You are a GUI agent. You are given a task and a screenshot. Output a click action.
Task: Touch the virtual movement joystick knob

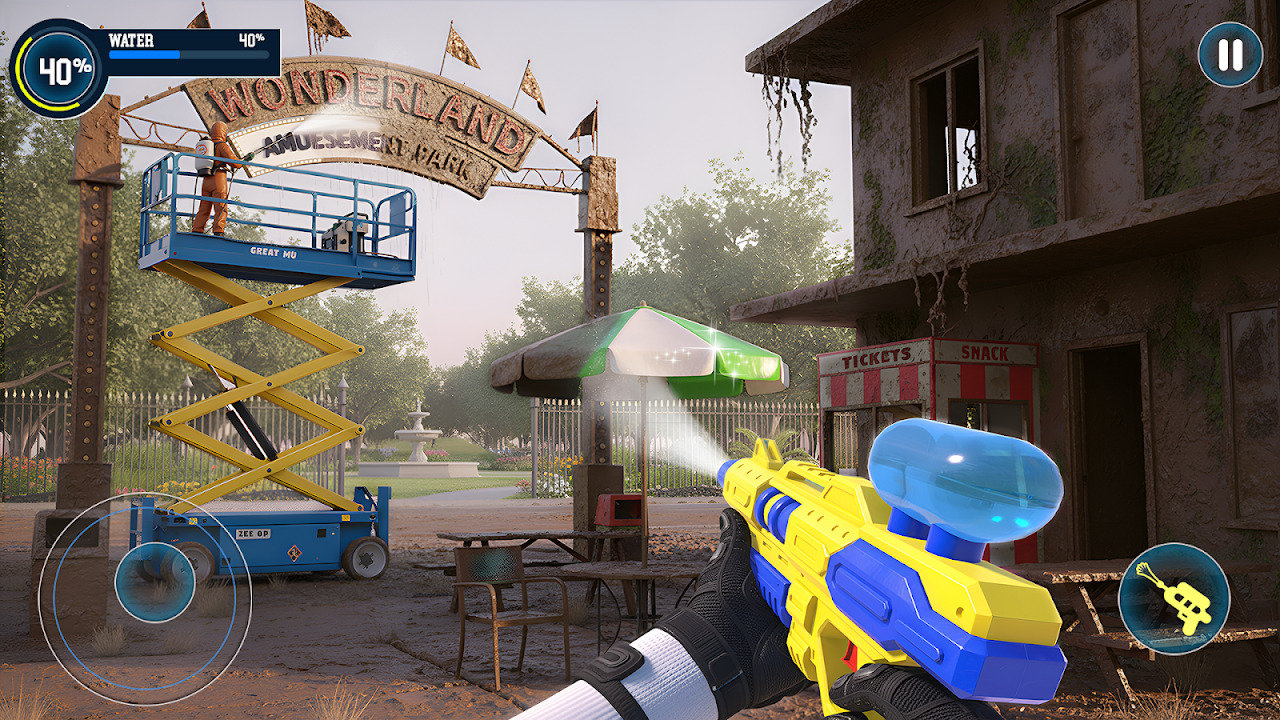155,582
